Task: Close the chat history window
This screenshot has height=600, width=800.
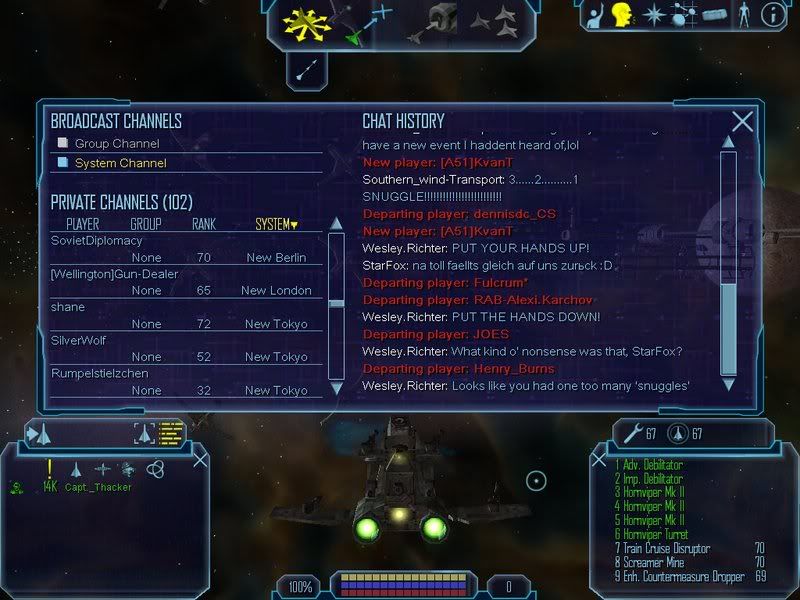Action: click(742, 122)
